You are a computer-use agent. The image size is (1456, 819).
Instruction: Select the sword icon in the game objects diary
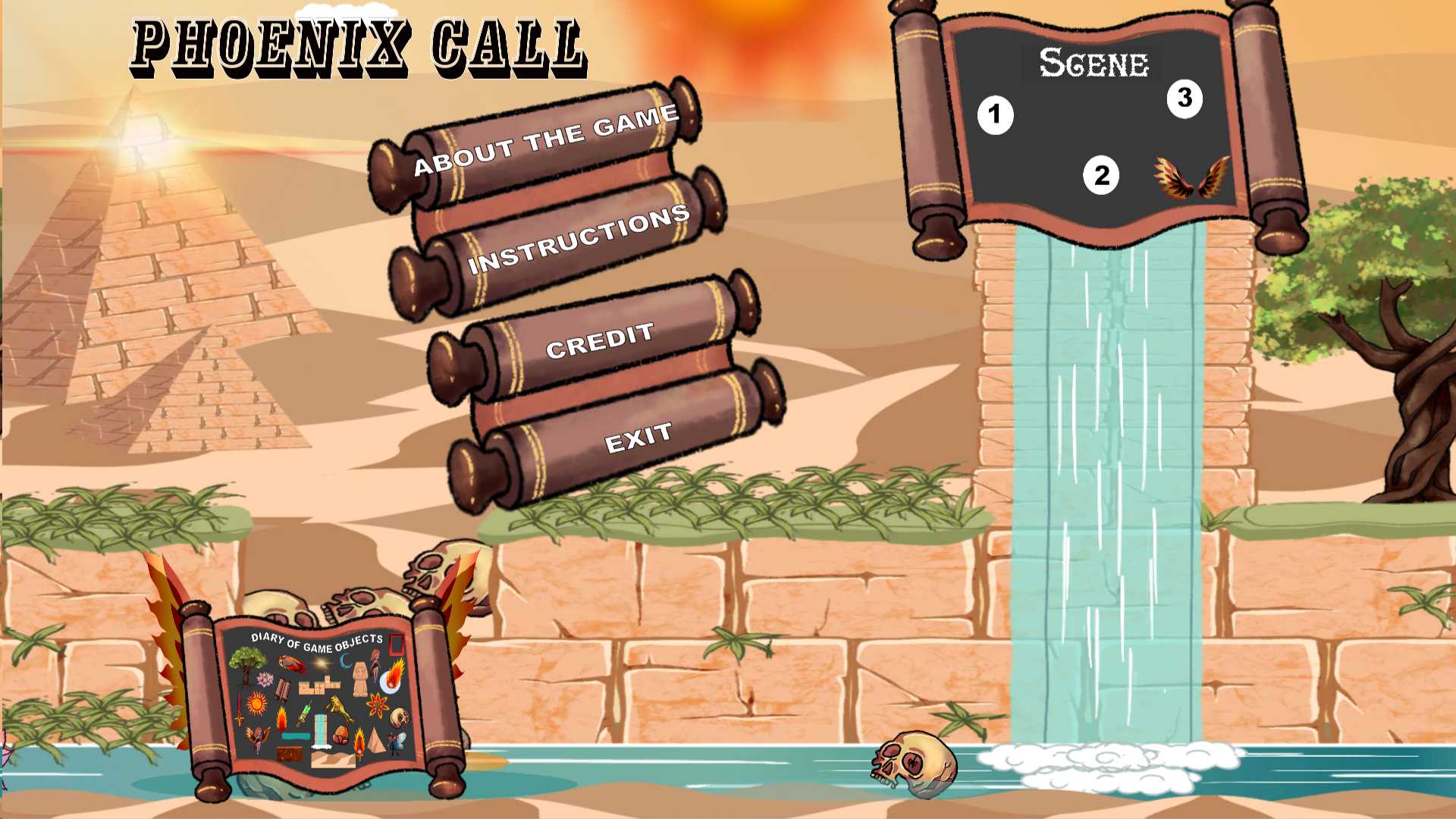pyautogui.click(x=240, y=708)
